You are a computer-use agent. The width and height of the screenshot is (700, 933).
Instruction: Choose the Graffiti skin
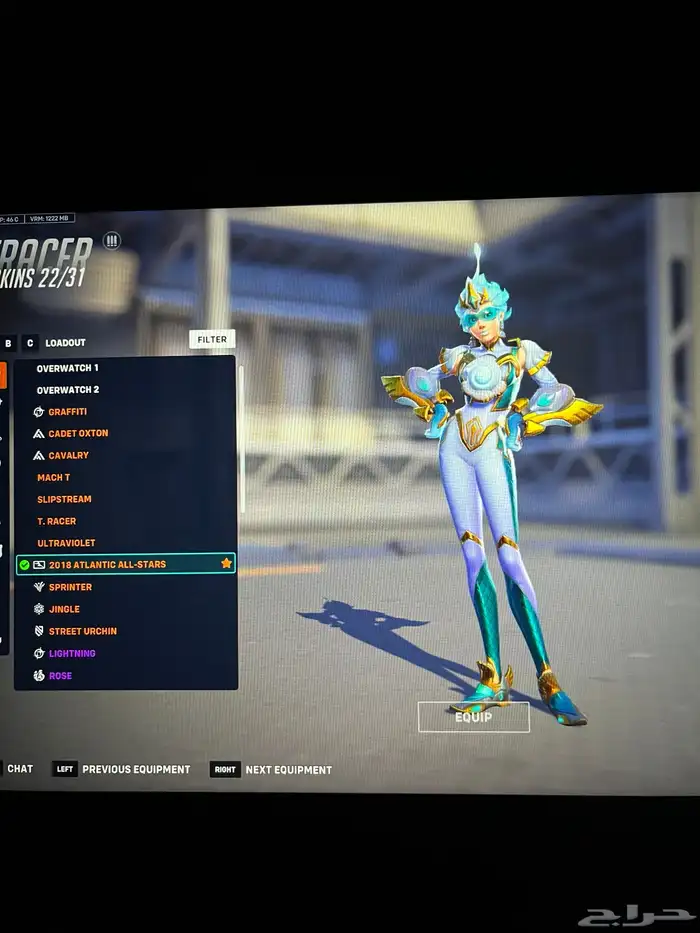tap(67, 412)
